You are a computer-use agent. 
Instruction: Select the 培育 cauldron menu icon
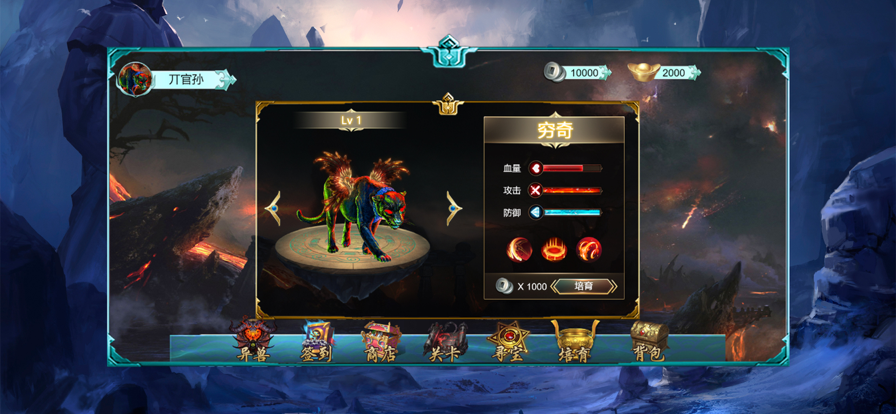tap(575, 340)
